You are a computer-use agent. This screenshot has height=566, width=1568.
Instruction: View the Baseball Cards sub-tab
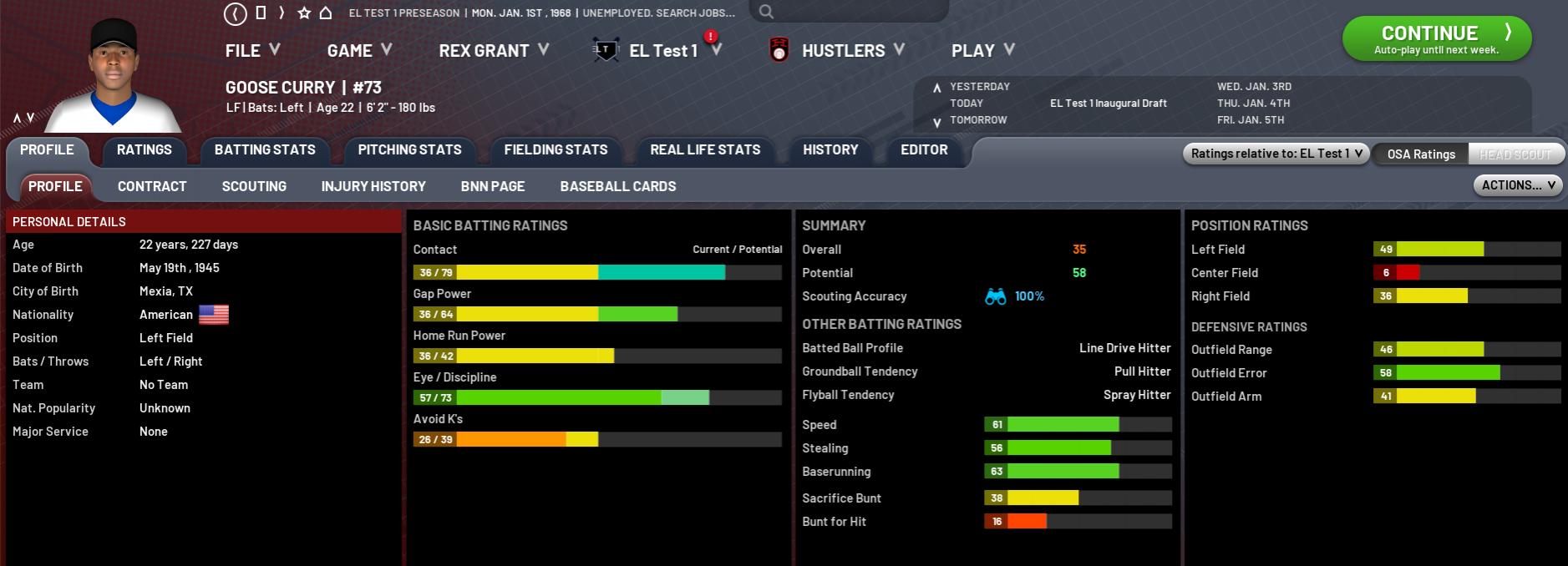coord(617,187)
